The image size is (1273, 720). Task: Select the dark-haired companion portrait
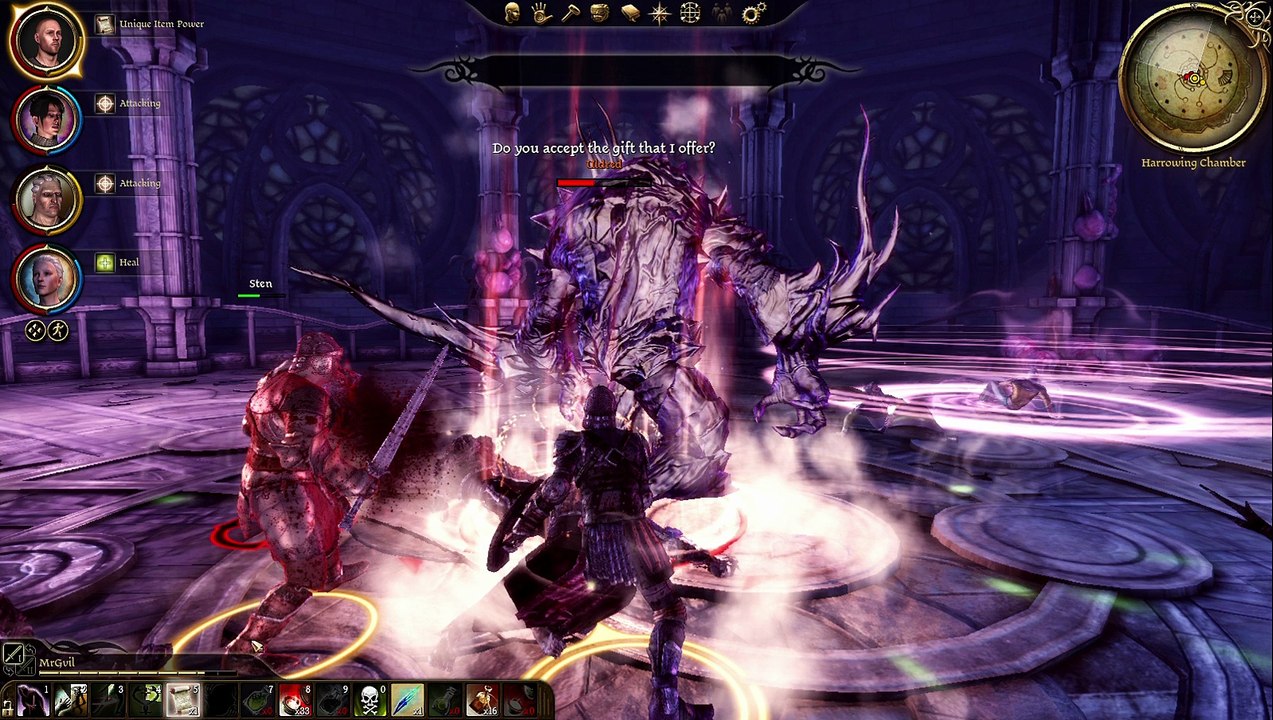pyautogui.click(x=46, y=120)
